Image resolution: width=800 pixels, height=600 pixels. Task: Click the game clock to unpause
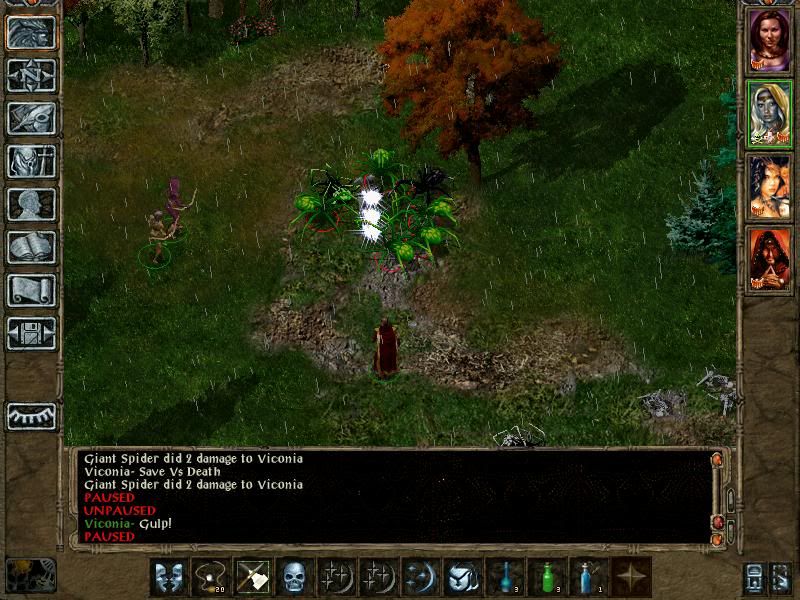(x=30, y=575)
